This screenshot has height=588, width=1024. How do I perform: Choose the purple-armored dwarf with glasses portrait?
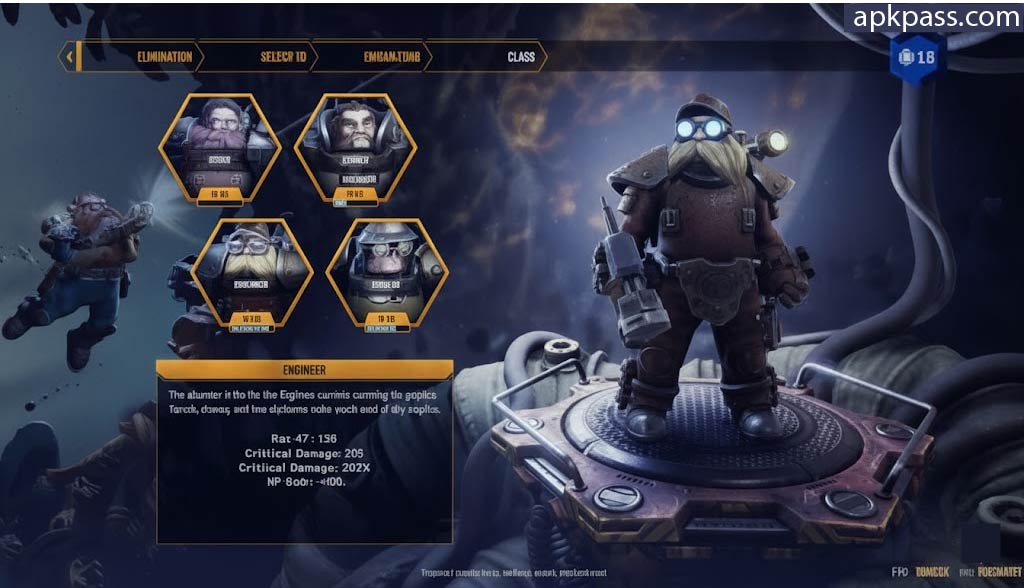tap(219, 147)
